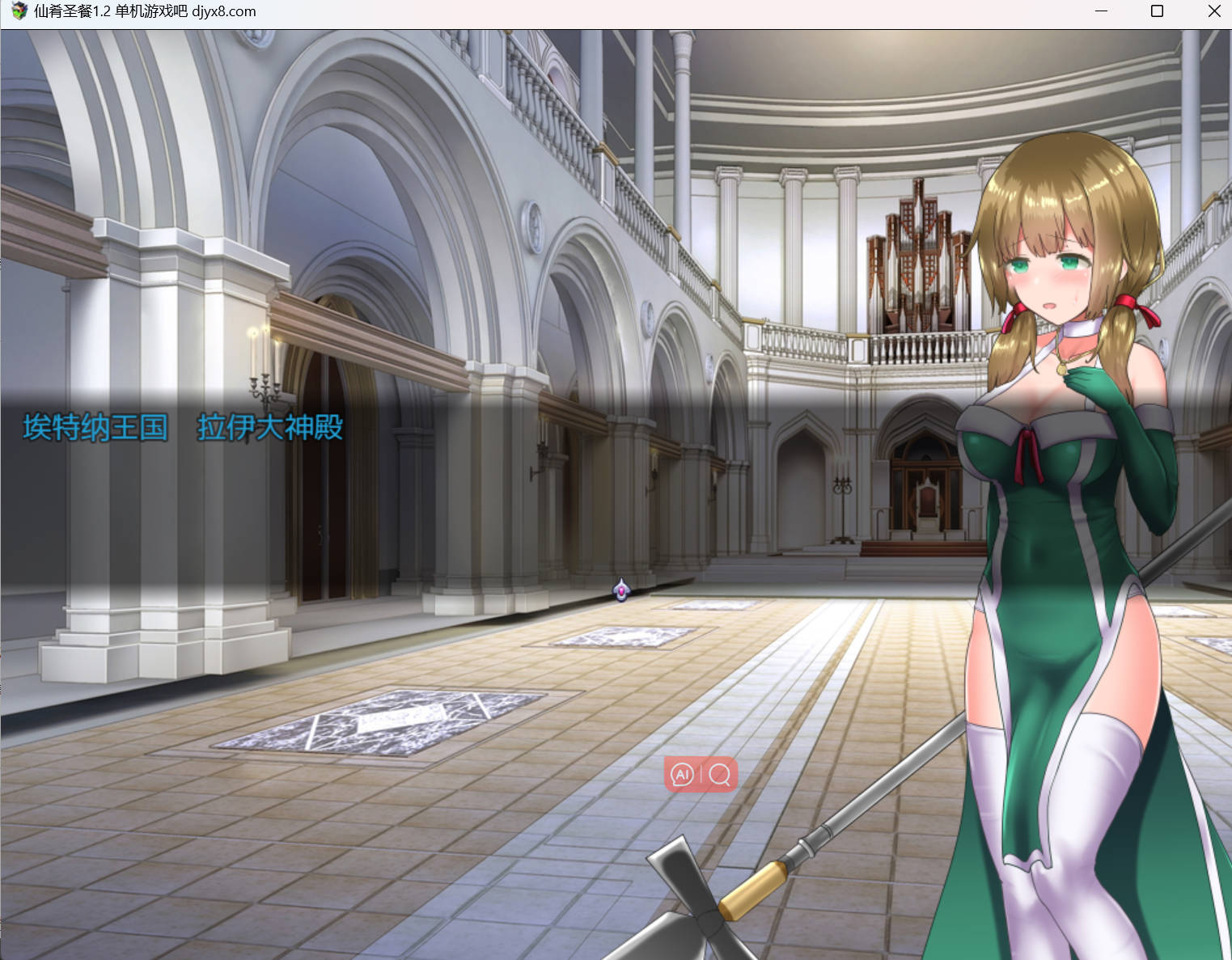Close the game window
Screen dimensions: 1232x960
(1213, 11)
